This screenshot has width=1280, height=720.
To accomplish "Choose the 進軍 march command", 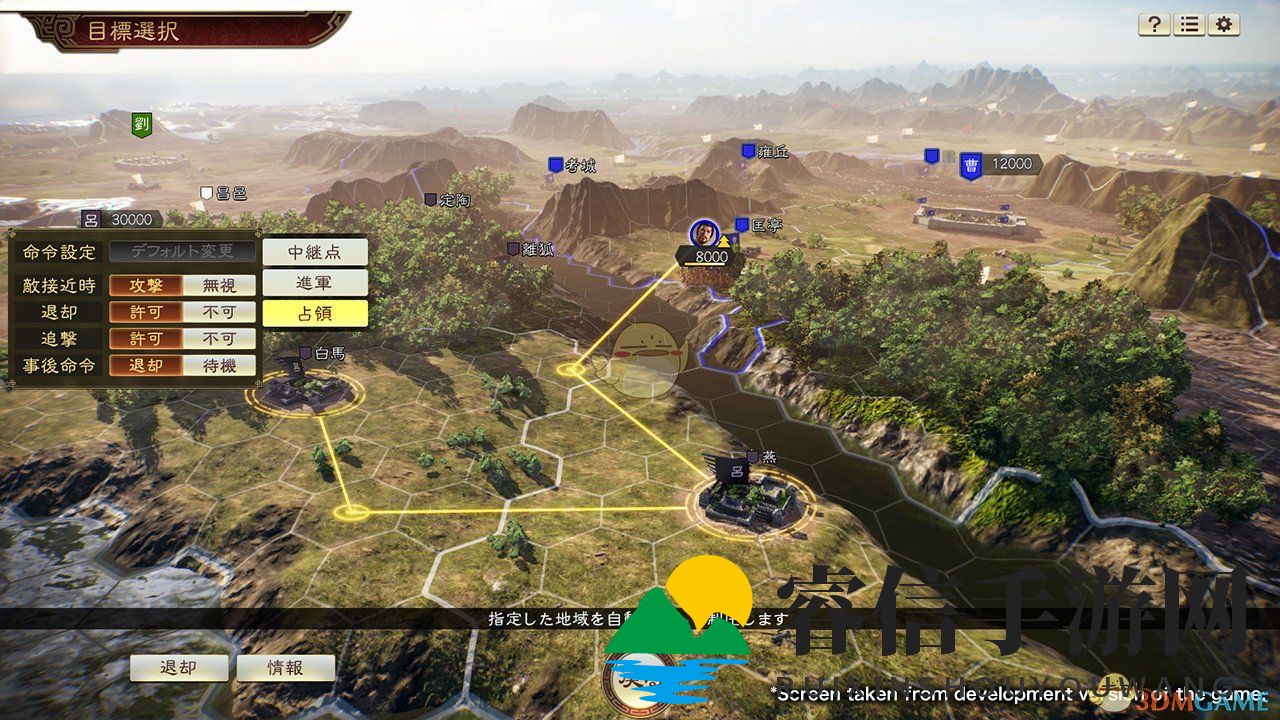I will pyautogui.click(x=315, y=282).
